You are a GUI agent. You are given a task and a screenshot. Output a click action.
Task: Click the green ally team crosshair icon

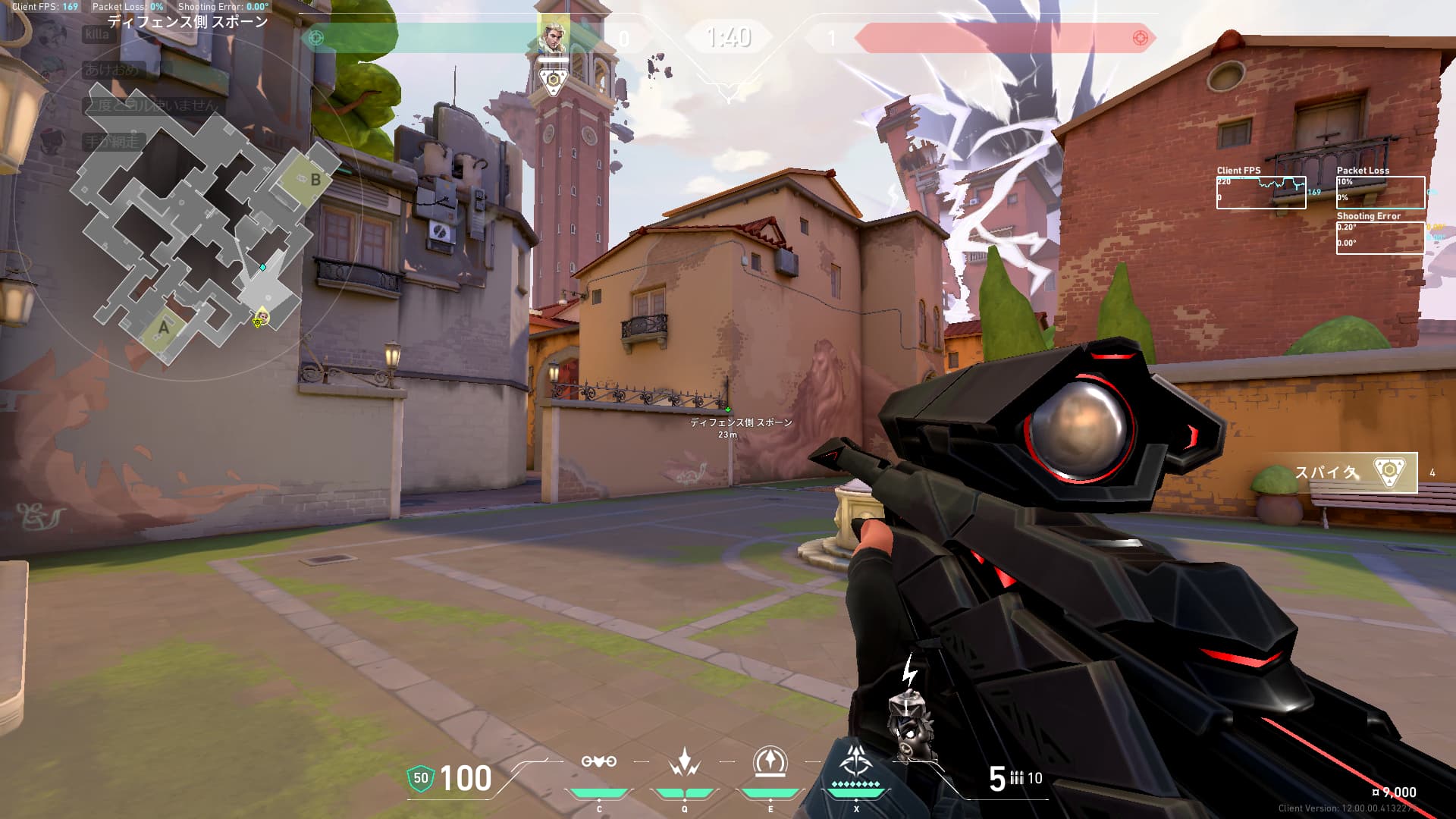tap(316, 38)
